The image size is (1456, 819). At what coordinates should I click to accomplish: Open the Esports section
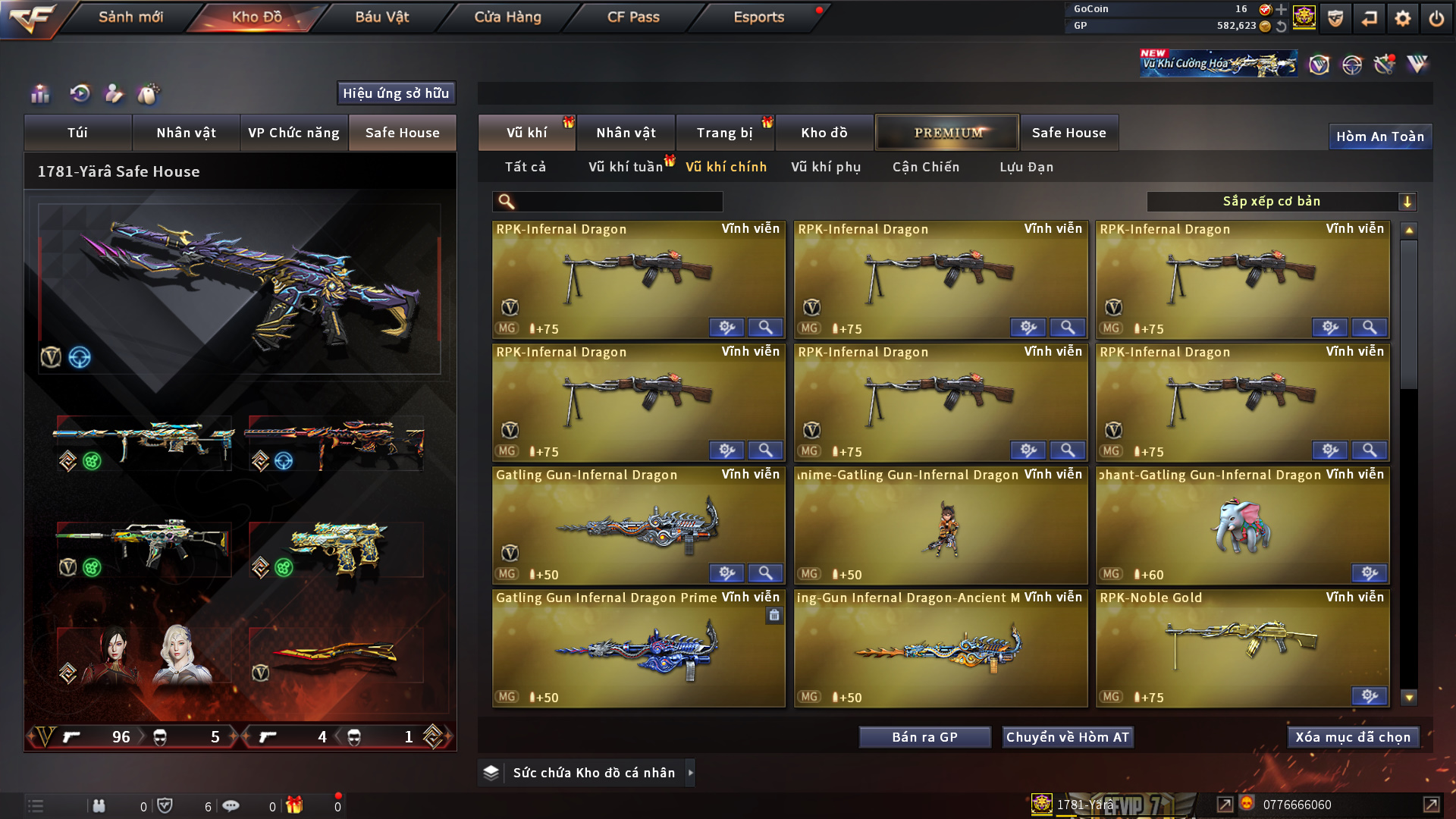(x=758, y=17)
